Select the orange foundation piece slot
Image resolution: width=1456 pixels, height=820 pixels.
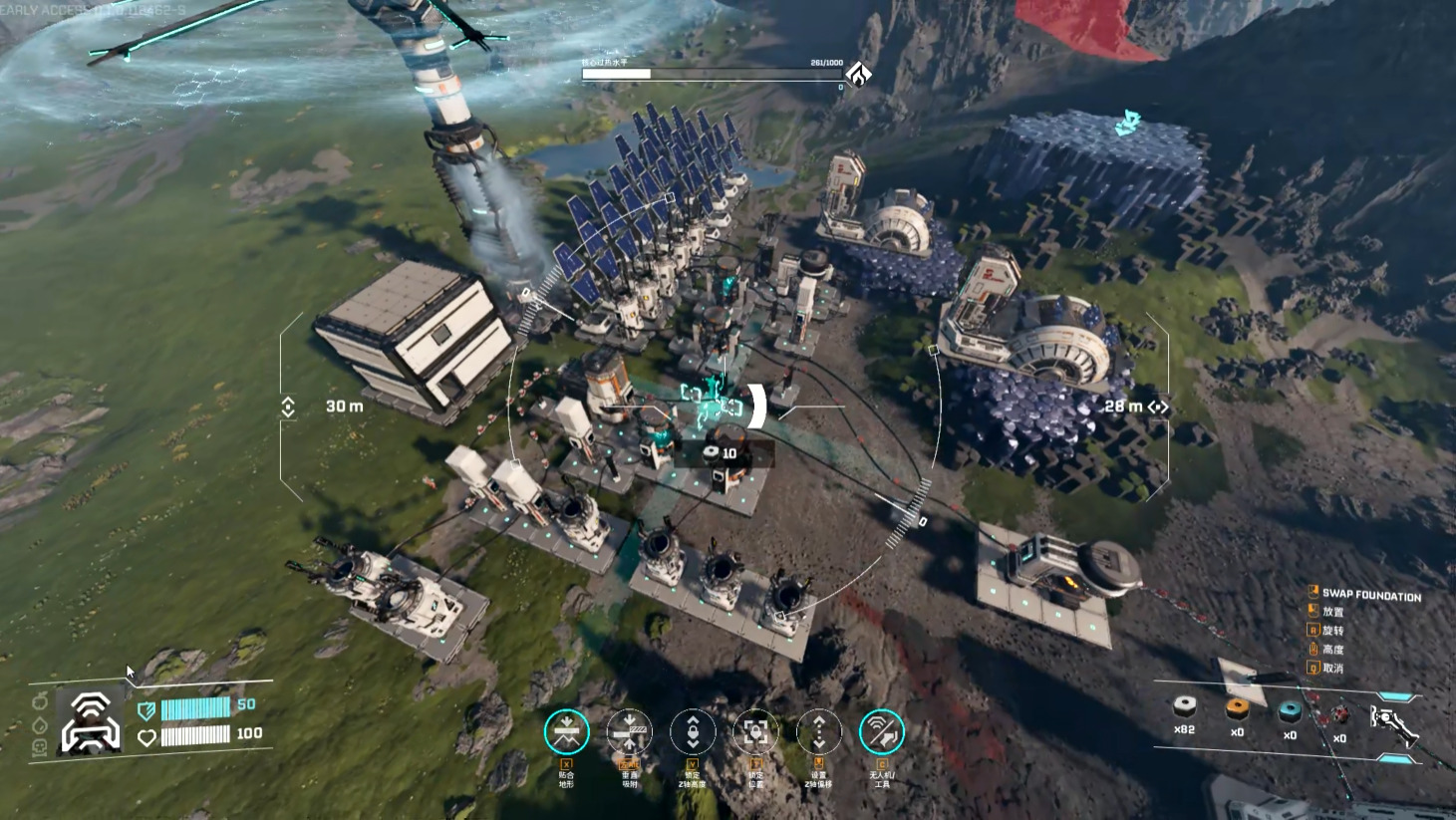1237,709
